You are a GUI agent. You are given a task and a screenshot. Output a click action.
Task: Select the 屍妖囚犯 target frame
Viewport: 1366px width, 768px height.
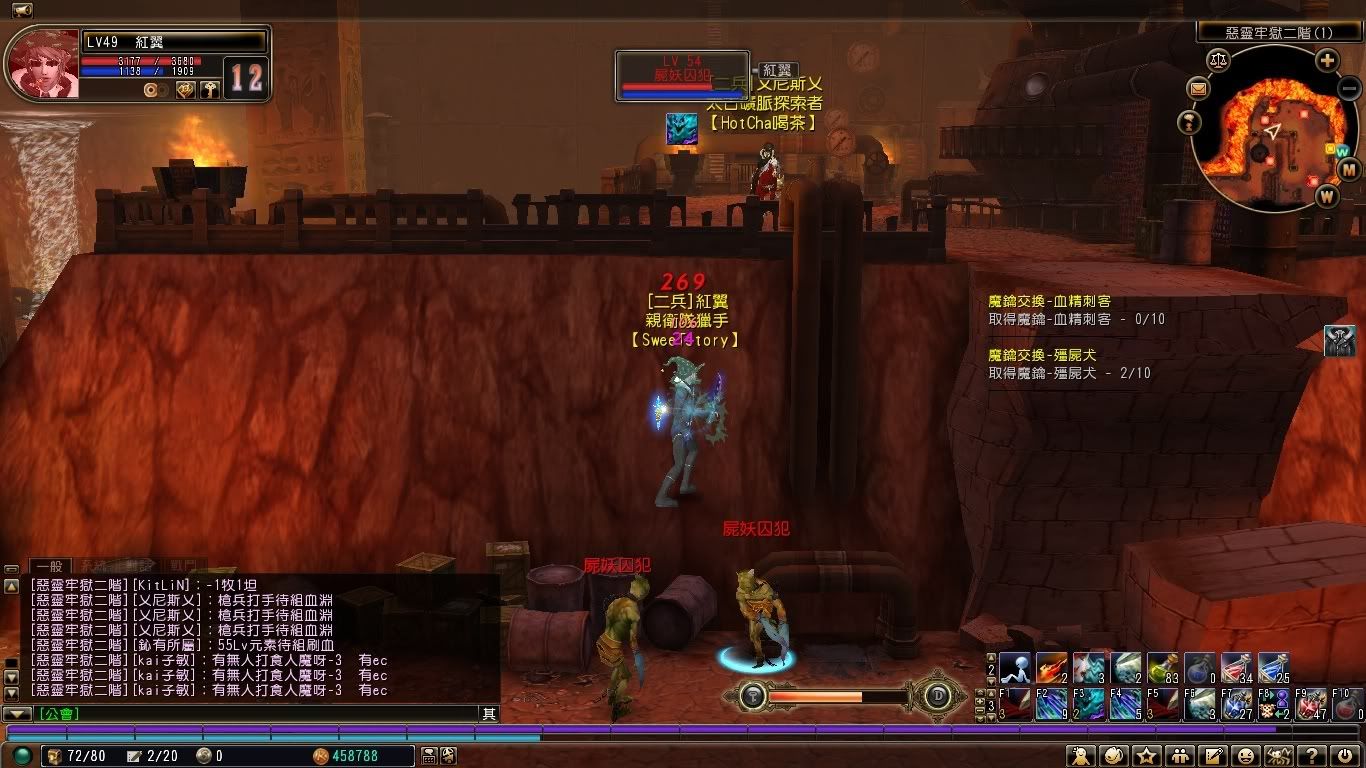[682, 76]
